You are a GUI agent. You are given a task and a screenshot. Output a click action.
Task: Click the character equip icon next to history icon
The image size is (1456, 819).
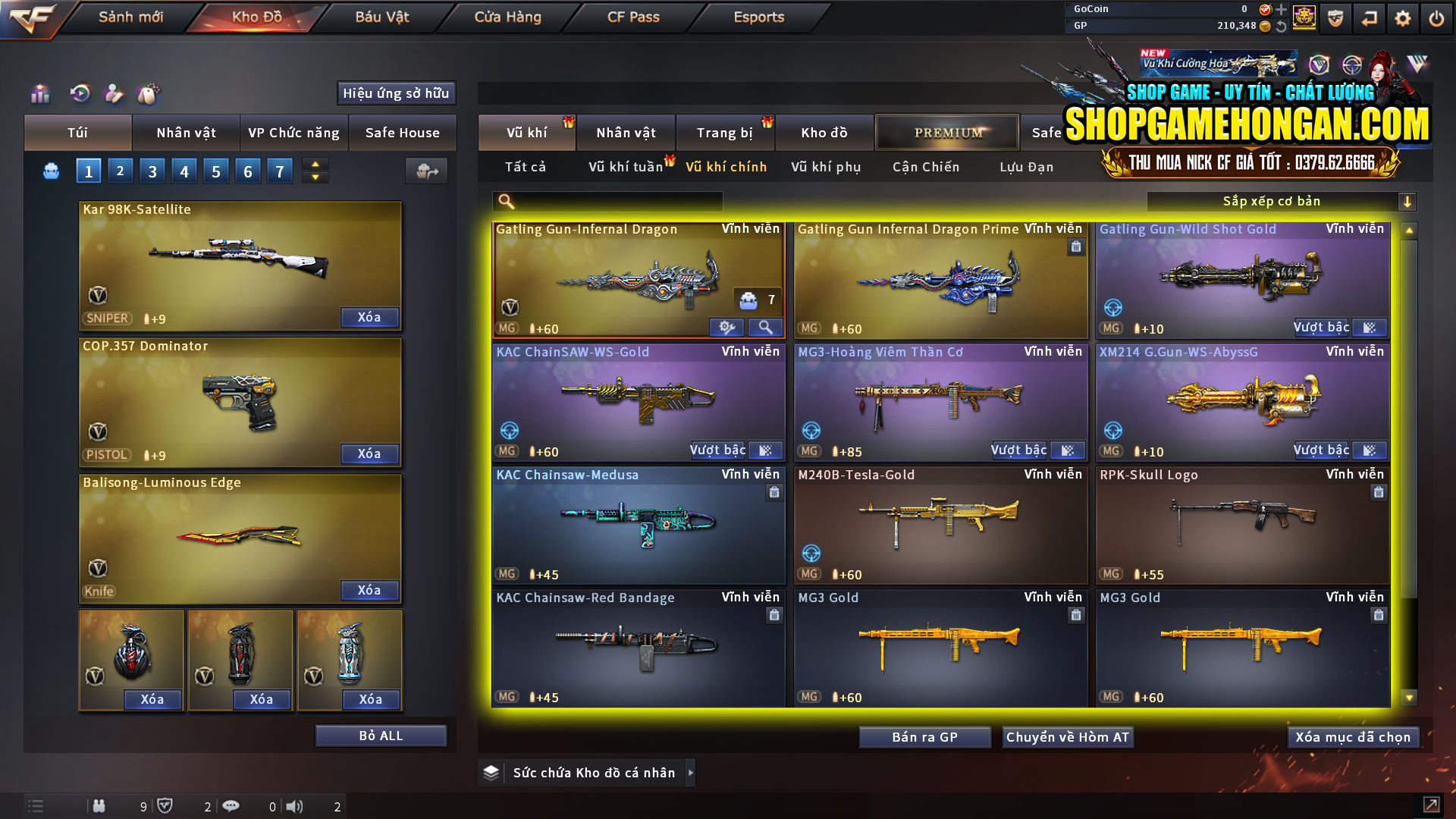pos(115,94)
